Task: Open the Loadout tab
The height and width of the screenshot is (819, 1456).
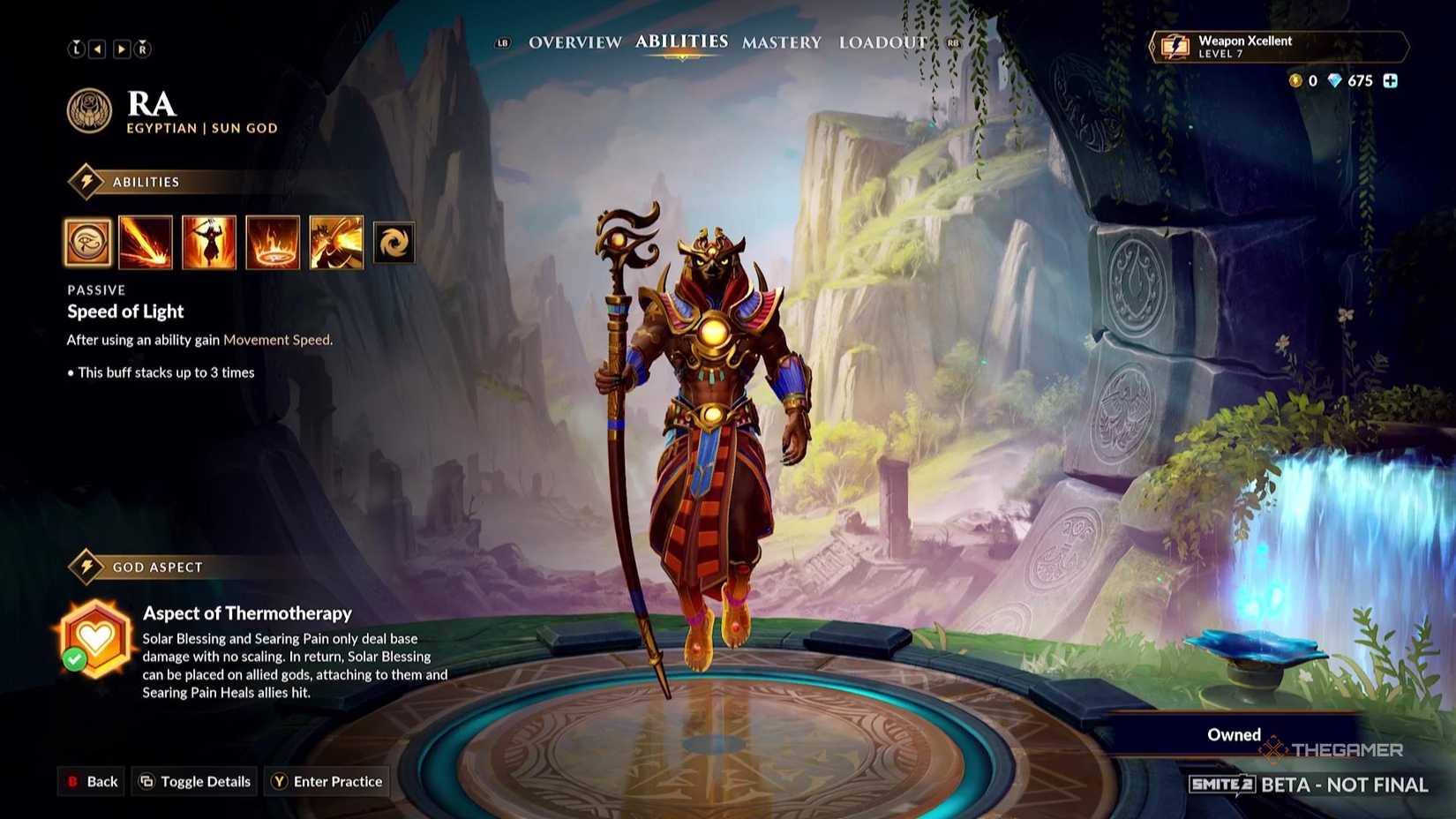Action: [x=882, y=41]
